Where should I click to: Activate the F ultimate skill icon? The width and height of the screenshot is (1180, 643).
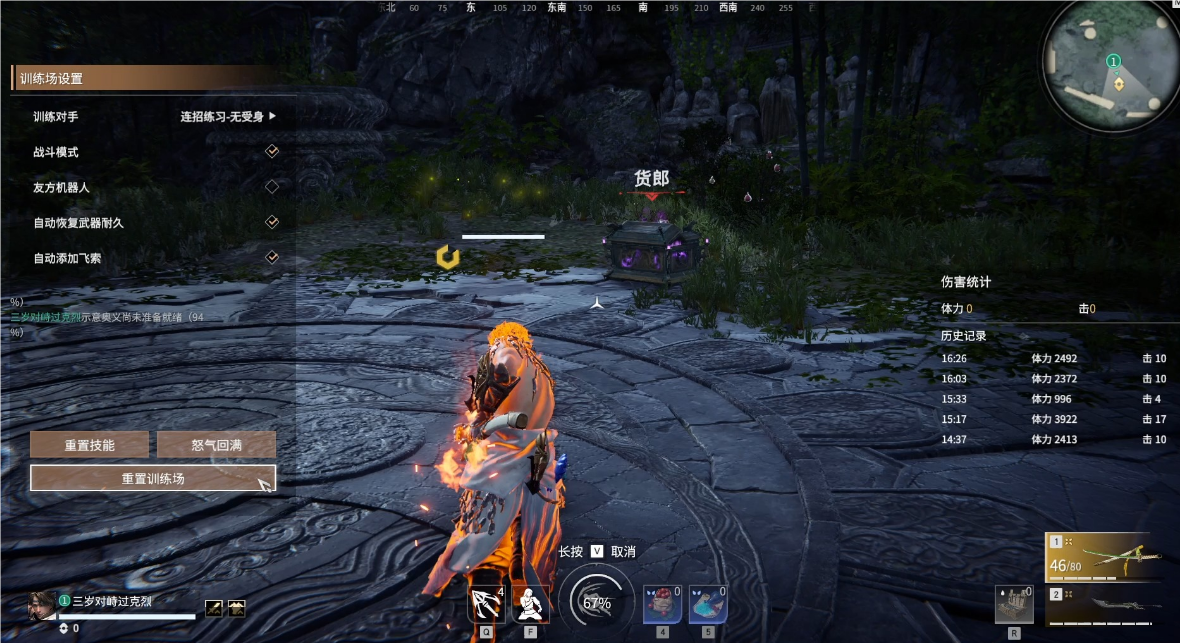click(530, 603)
